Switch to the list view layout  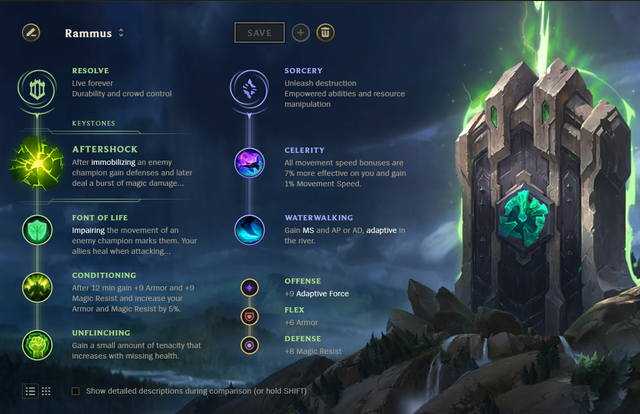[x=30, y=390]
